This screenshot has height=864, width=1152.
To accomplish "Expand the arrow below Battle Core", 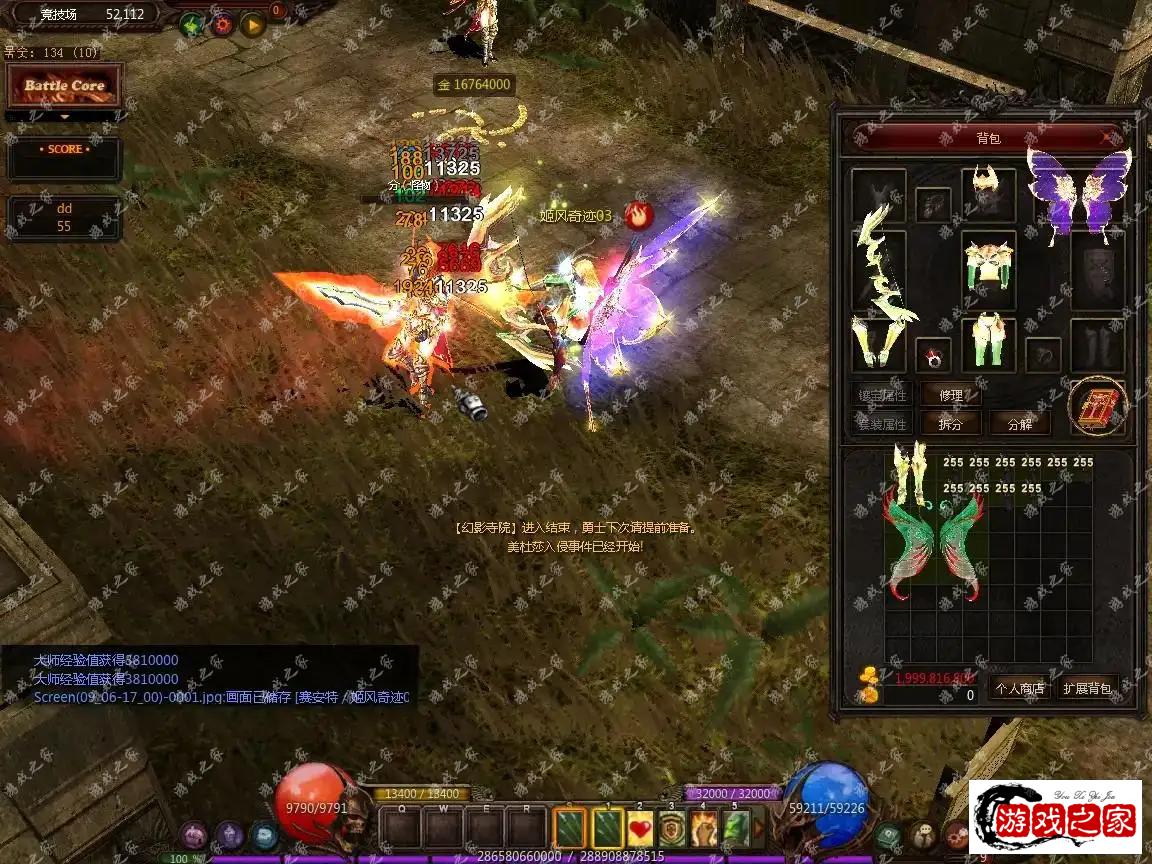I will pos(64,117).
